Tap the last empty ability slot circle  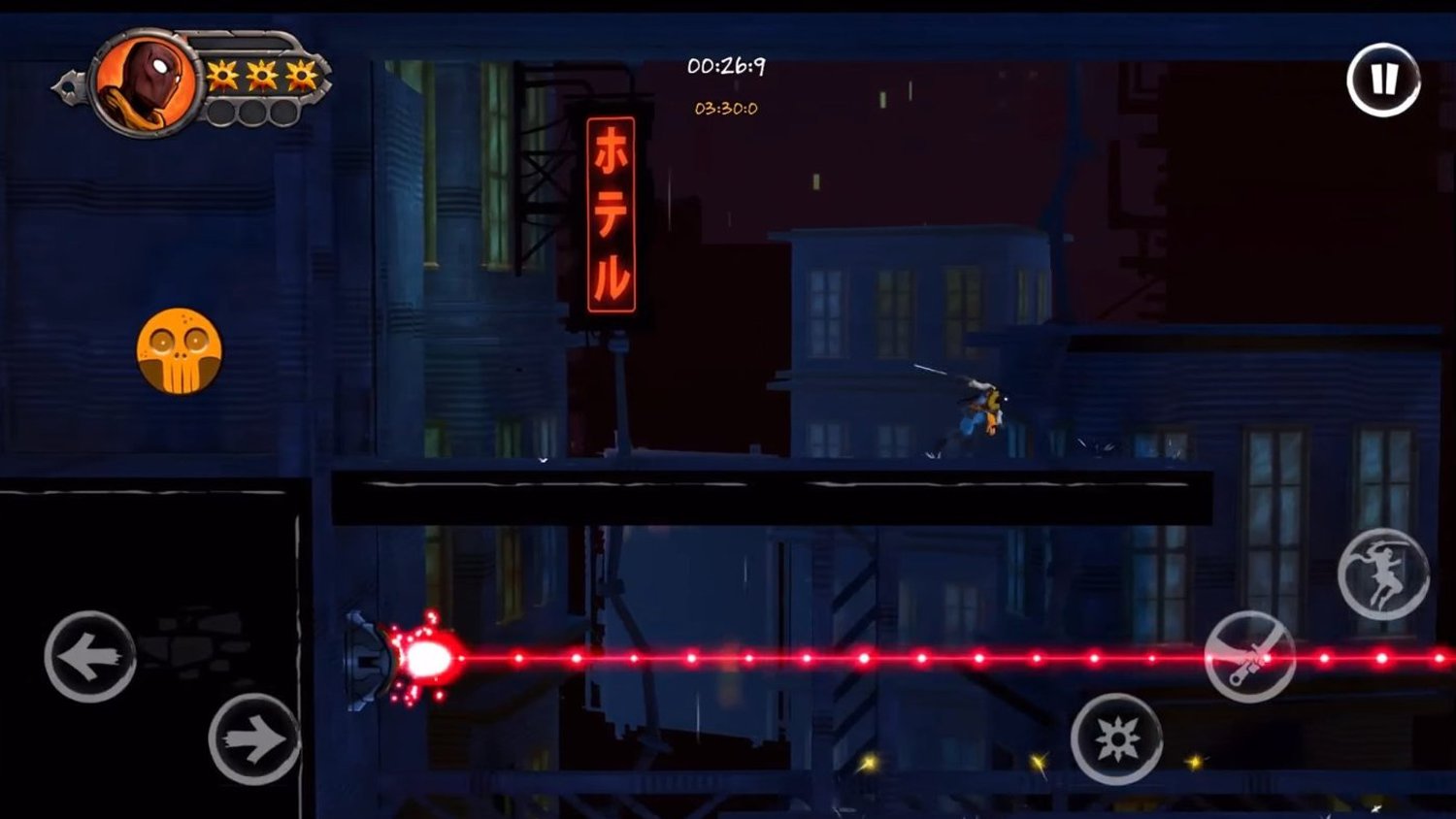click(x=285, y=113)
